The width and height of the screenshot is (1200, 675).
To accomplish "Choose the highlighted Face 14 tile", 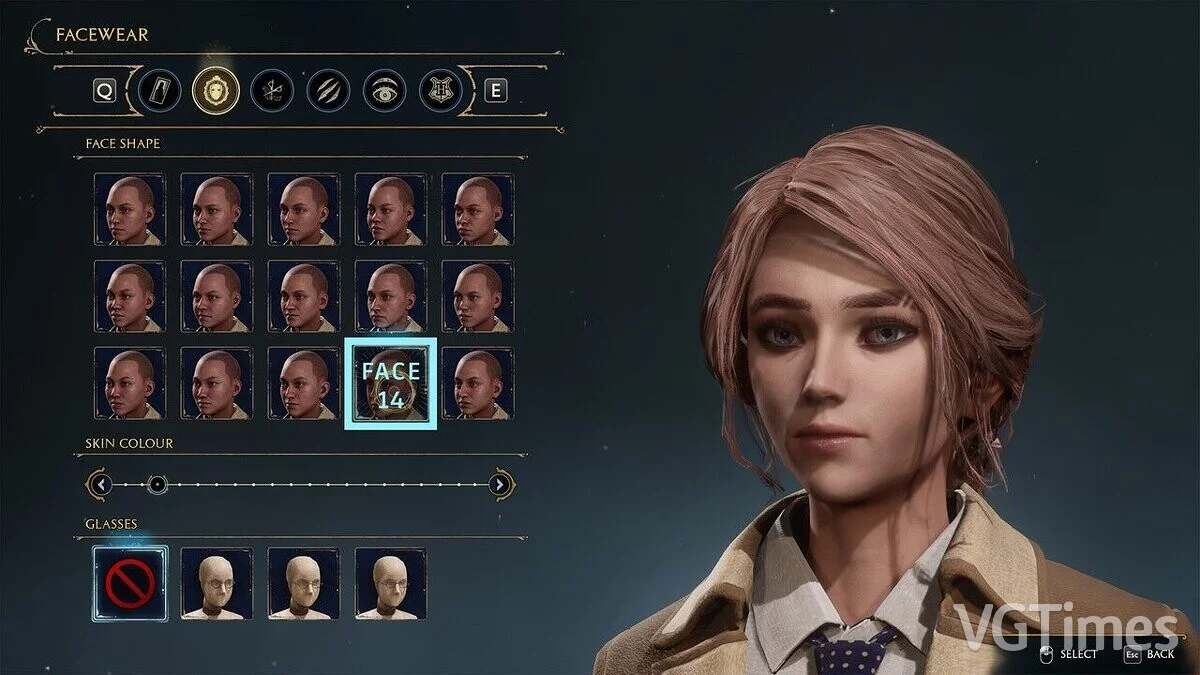I will [x=391, y=384].
